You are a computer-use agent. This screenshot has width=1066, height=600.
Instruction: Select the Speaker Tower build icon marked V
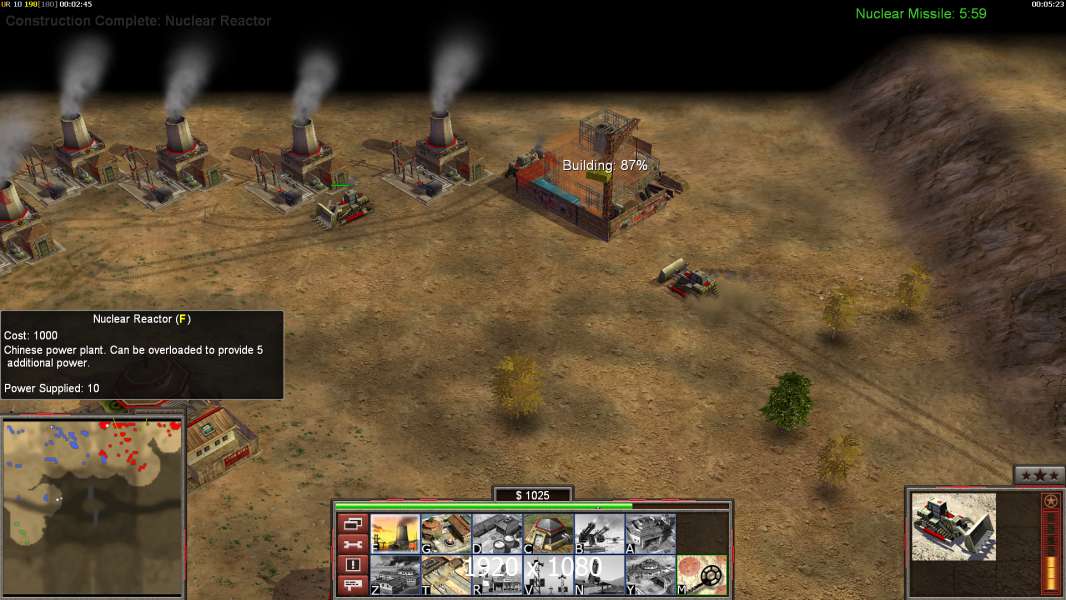[x=548, y=575]
